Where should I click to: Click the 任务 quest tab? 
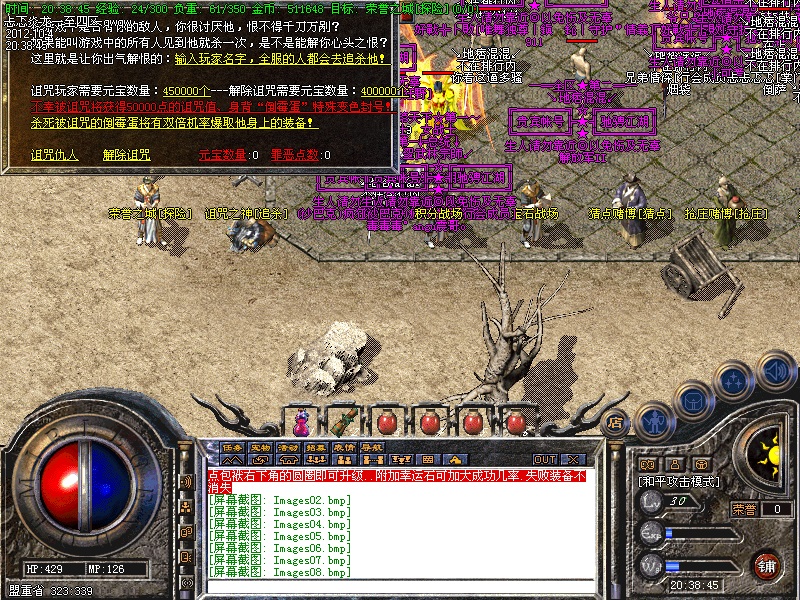(x=233, y=447)
